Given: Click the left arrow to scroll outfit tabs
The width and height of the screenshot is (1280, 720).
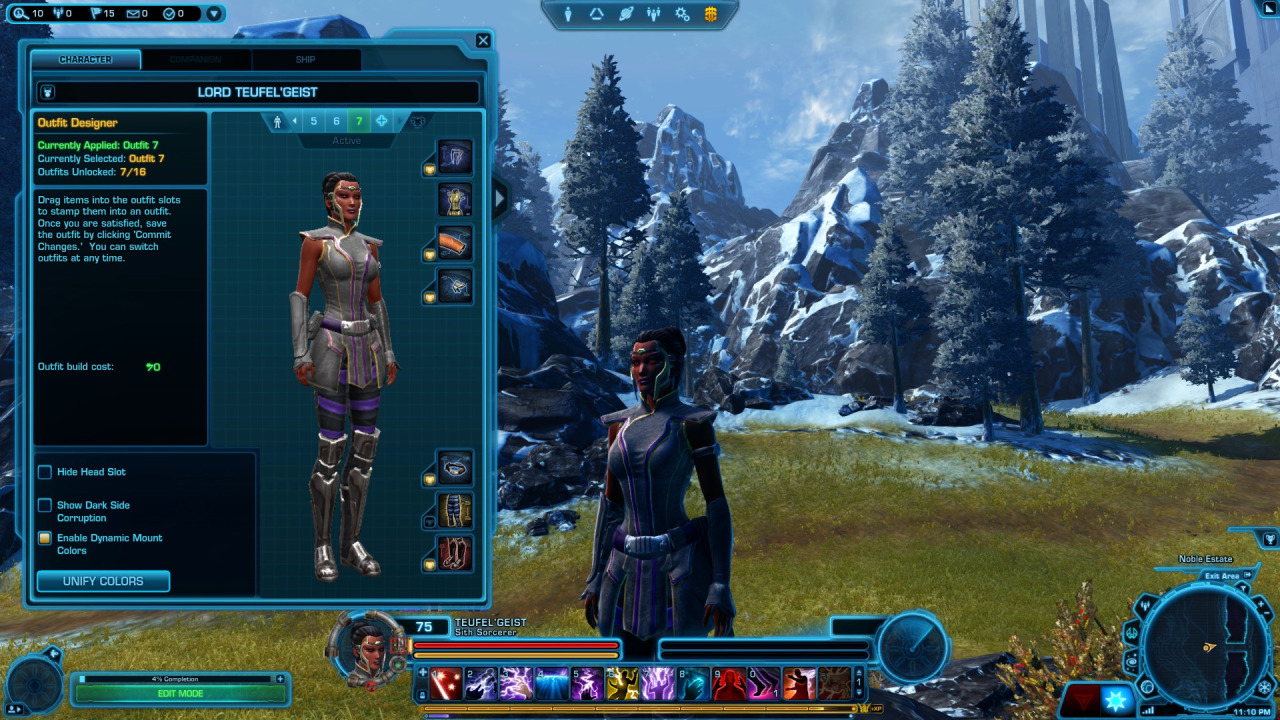Looking at the screenshot, I should coord(295,121).
